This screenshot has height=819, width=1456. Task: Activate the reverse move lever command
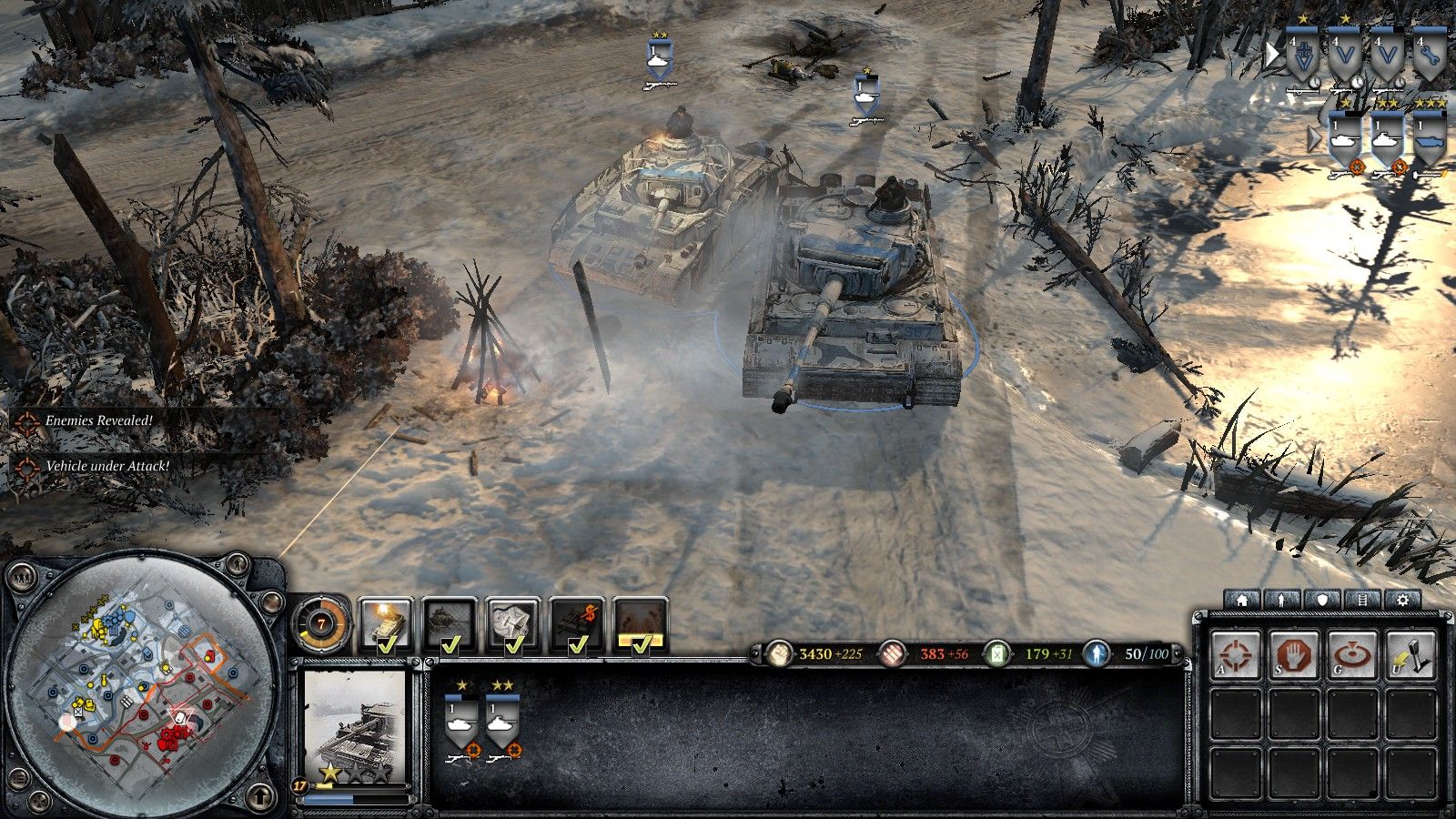click(1410, 653)
